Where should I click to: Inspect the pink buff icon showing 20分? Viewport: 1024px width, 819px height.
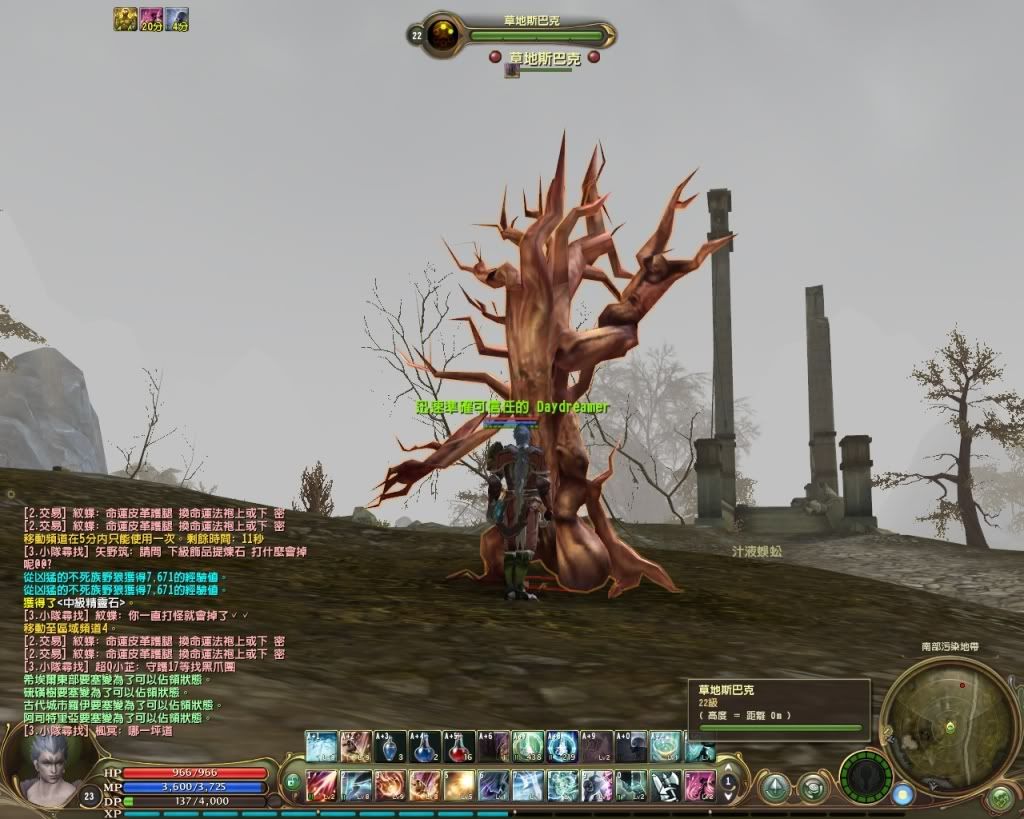(151, 19)
